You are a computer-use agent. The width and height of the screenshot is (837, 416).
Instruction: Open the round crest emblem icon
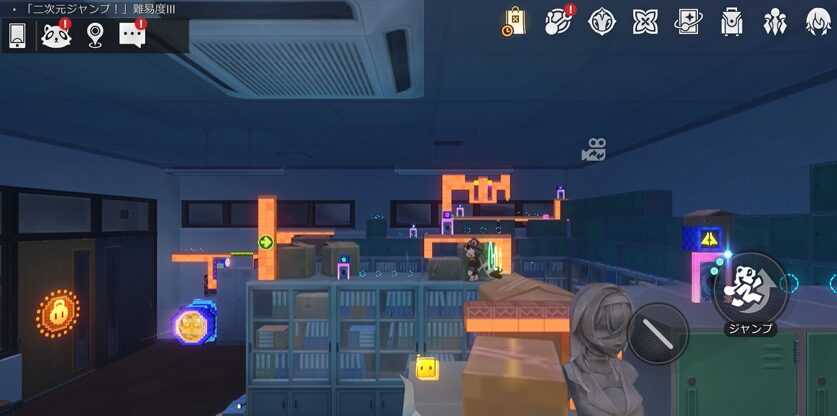pos(602,22)
